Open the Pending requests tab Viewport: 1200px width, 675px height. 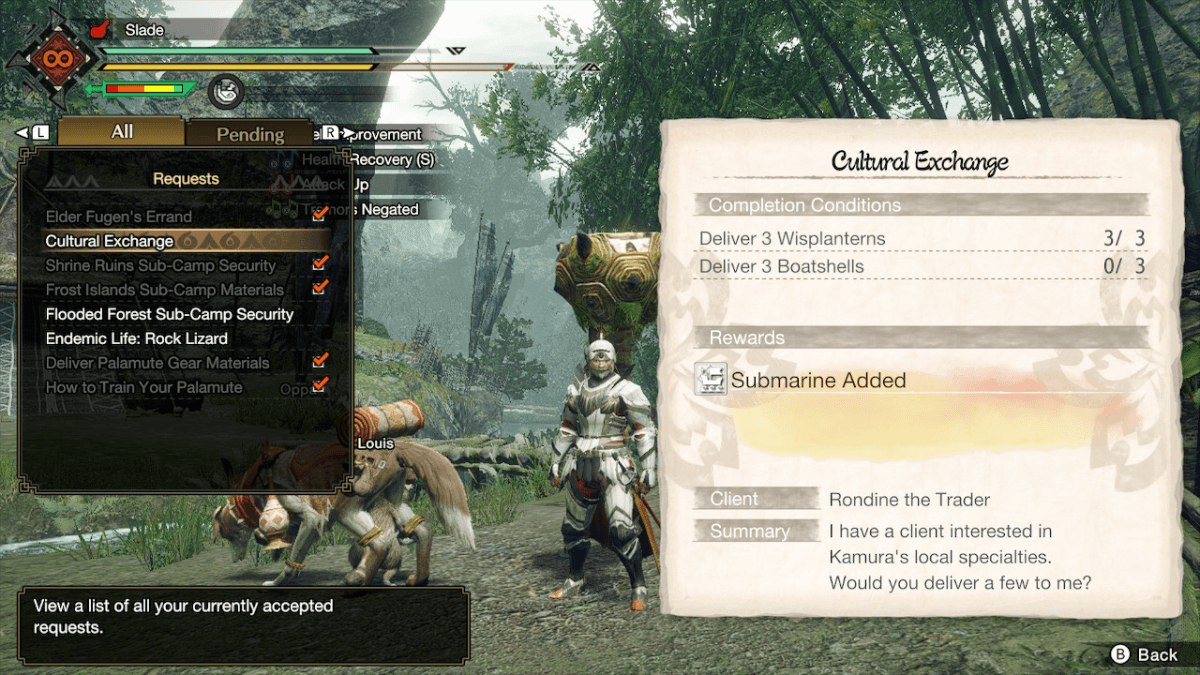click(x=250, y=134)
